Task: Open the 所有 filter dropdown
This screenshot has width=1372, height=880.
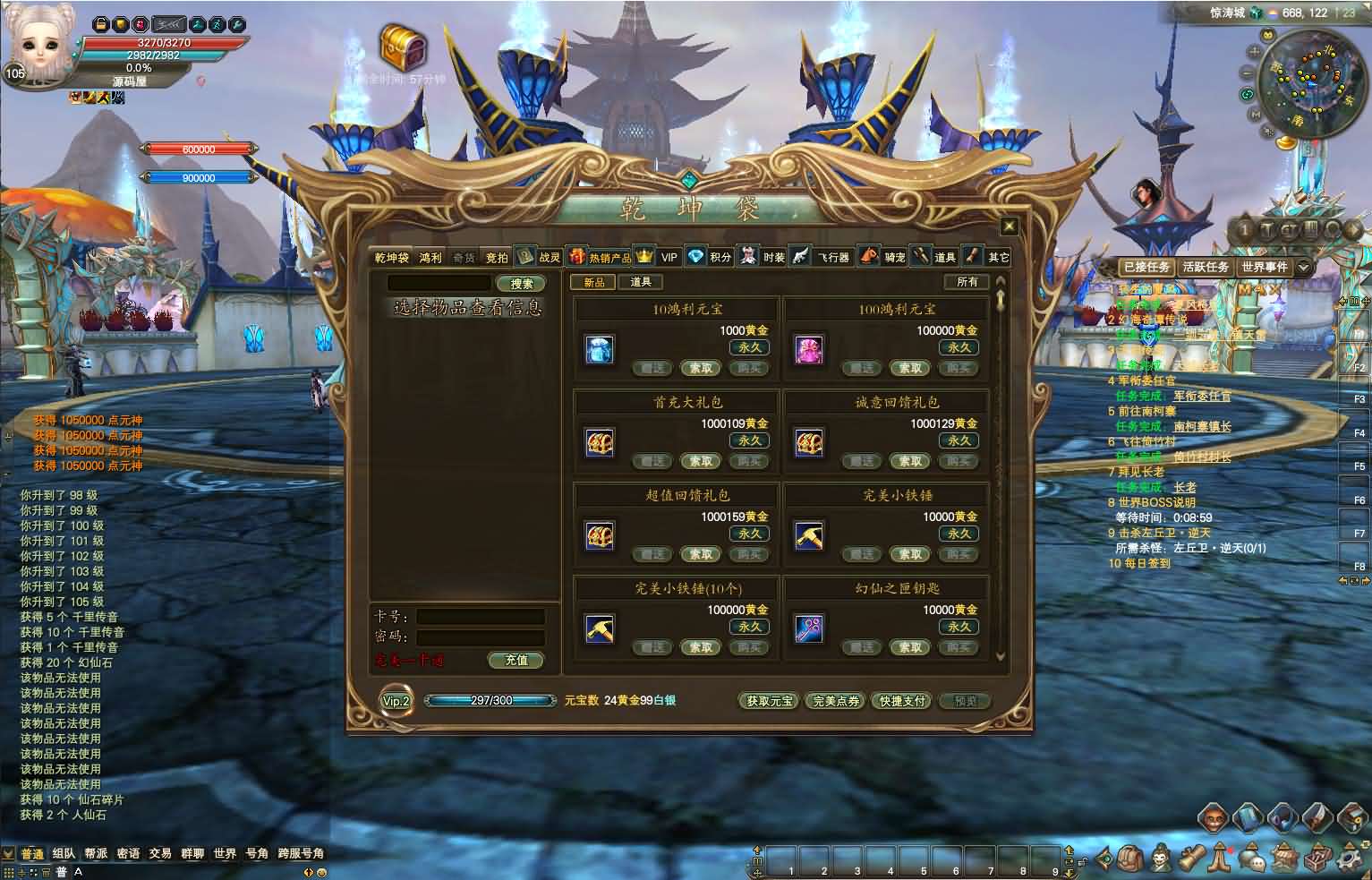Action: point(967,282)
